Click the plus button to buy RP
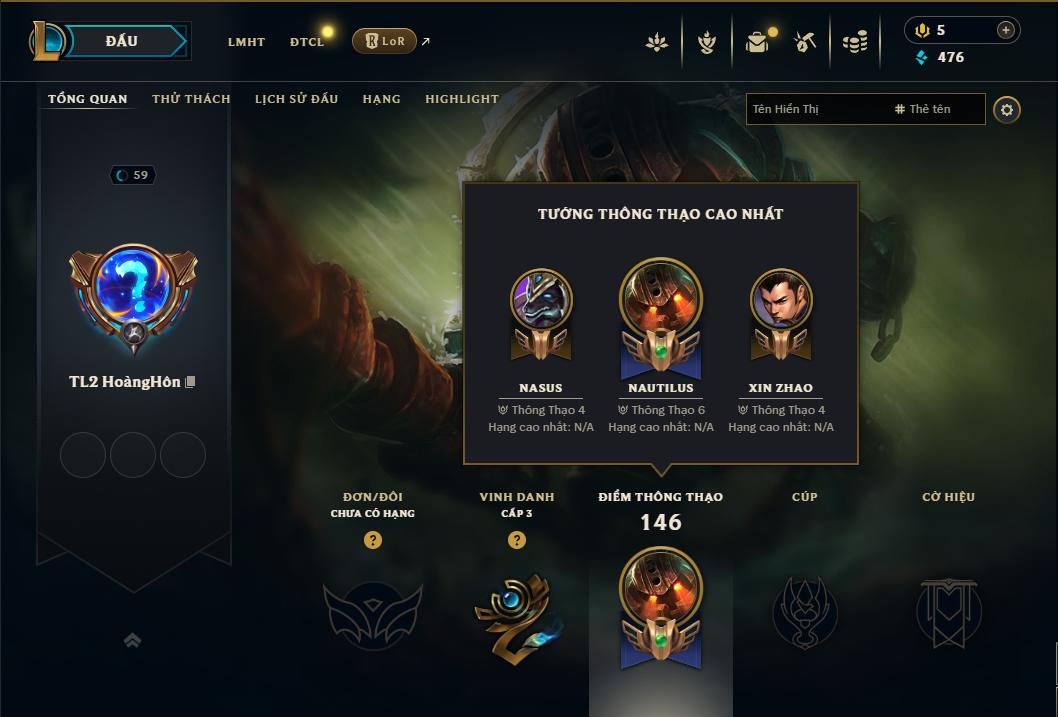Image resolution: width=1058 pixels, height=717 pixels. click(x=1005, y=30)
